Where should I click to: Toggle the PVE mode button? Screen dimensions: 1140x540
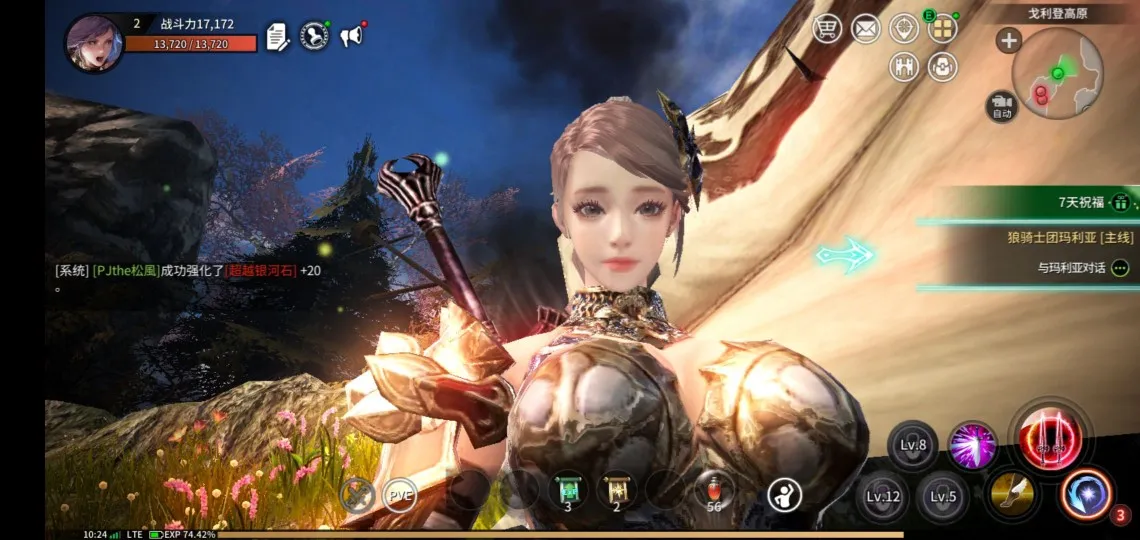400,494
